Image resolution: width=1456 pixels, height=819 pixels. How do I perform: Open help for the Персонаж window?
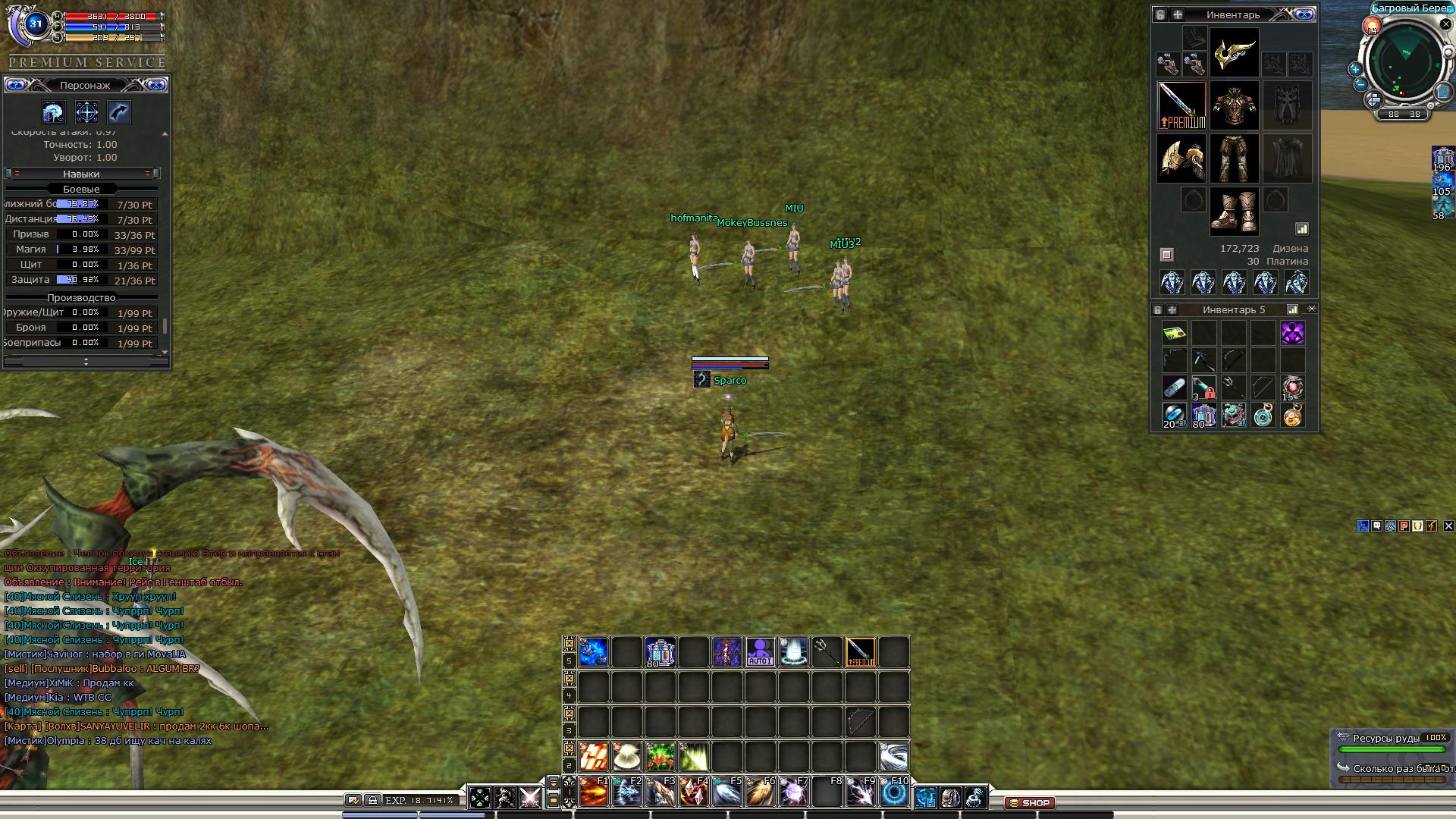tap(16, 85)
